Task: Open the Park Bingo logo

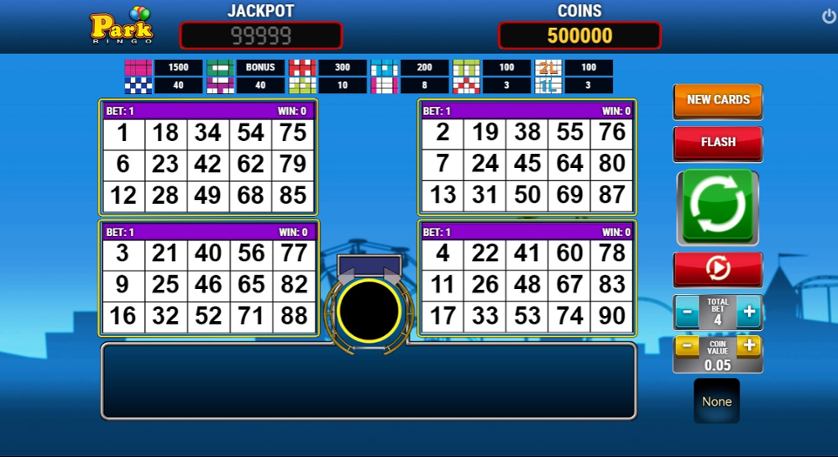Action: point(122,27)
